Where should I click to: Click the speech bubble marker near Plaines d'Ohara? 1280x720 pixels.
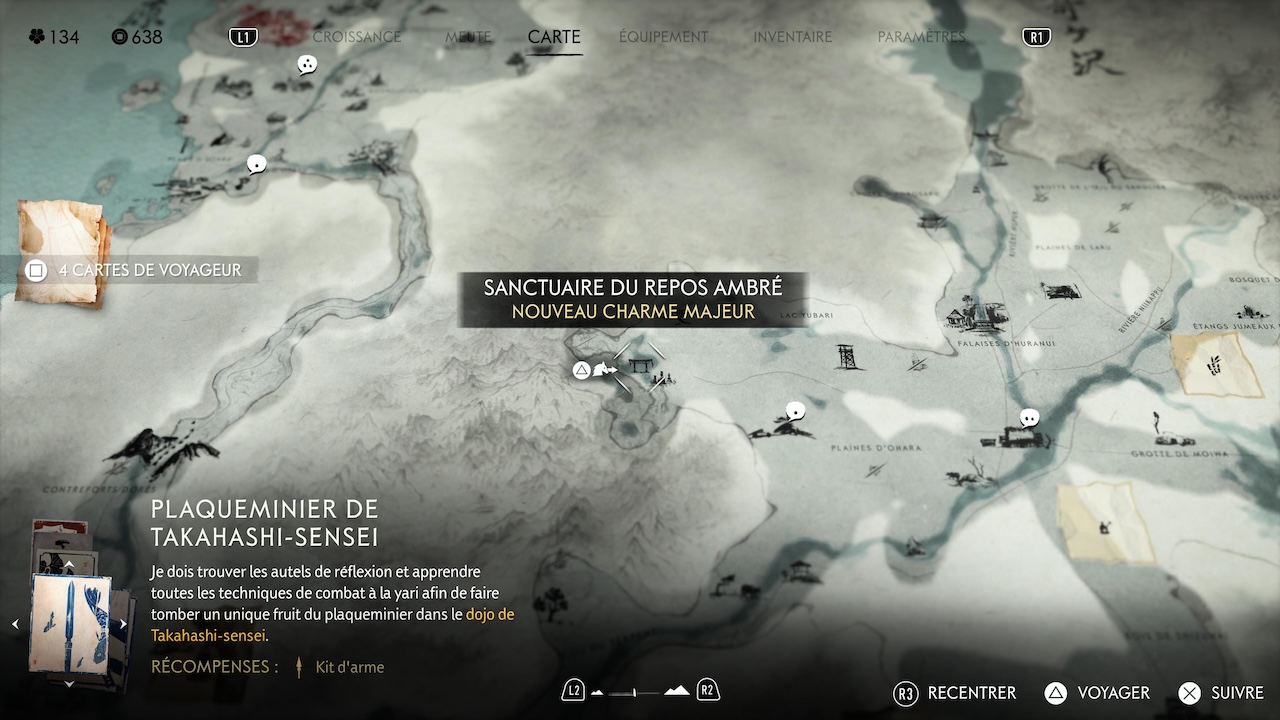(796, 410)
